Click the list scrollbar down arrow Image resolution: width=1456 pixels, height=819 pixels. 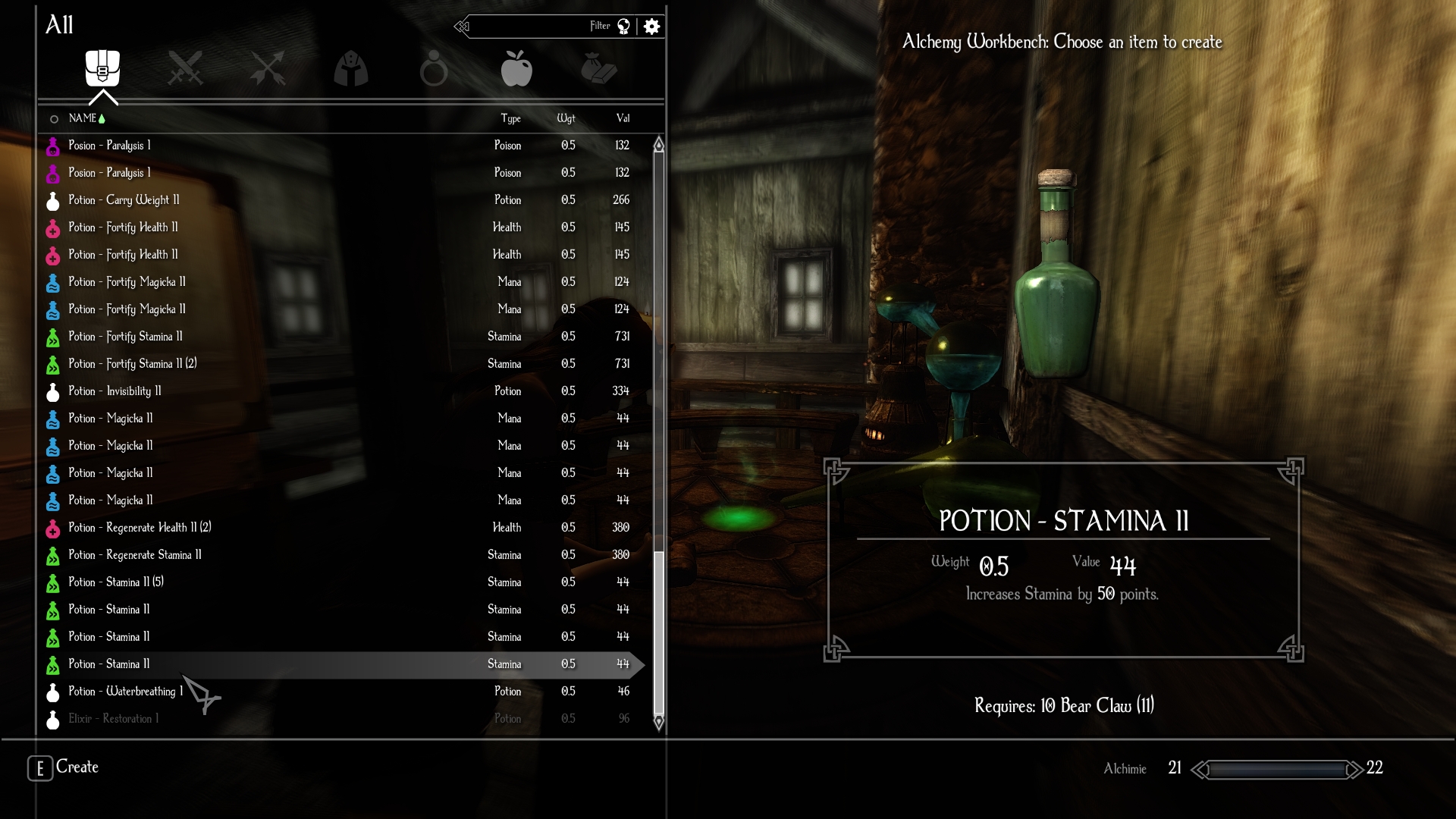(x=659, y=722)
